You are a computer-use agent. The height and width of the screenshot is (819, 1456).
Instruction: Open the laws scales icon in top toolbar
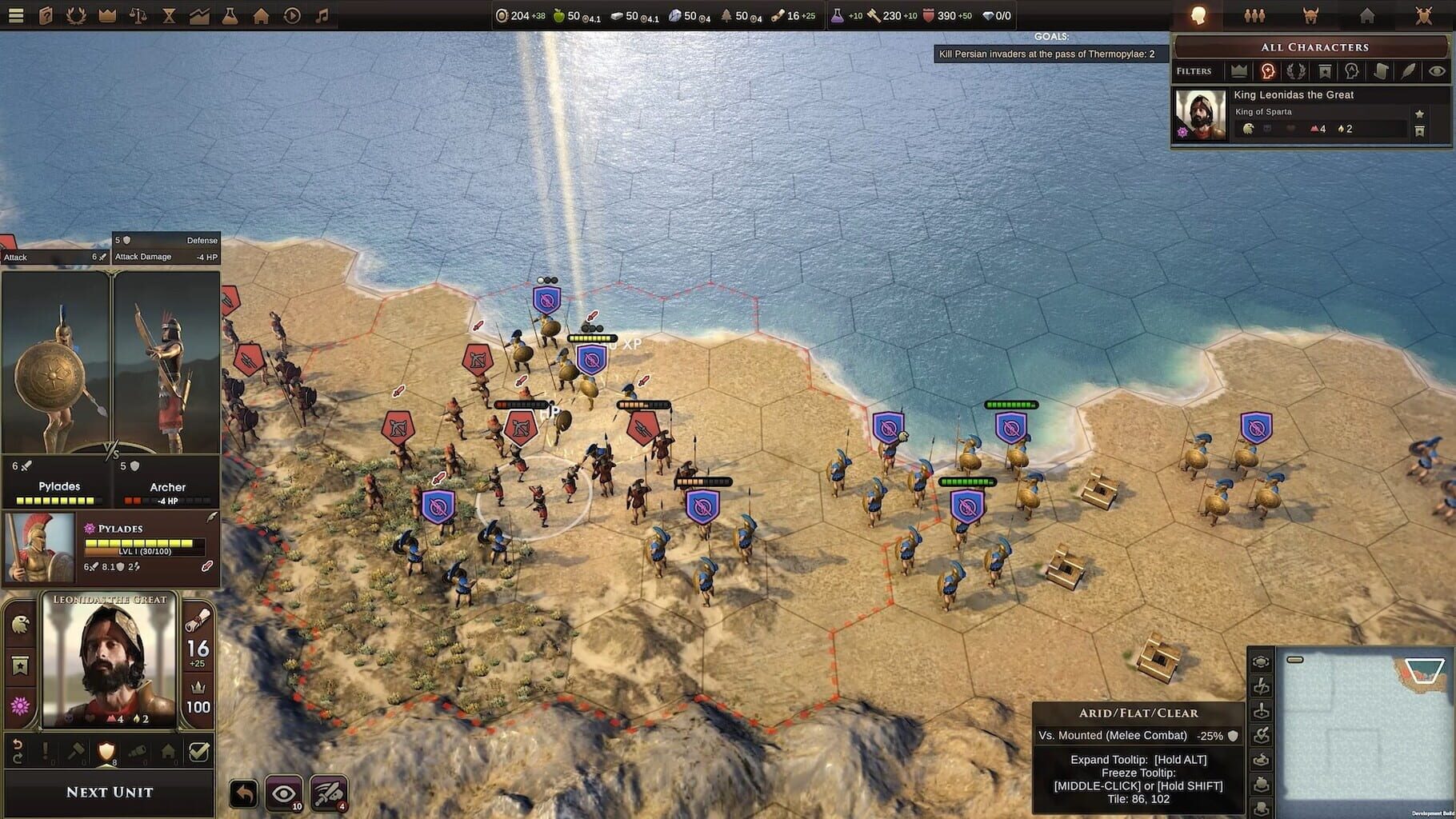(139, 16)
